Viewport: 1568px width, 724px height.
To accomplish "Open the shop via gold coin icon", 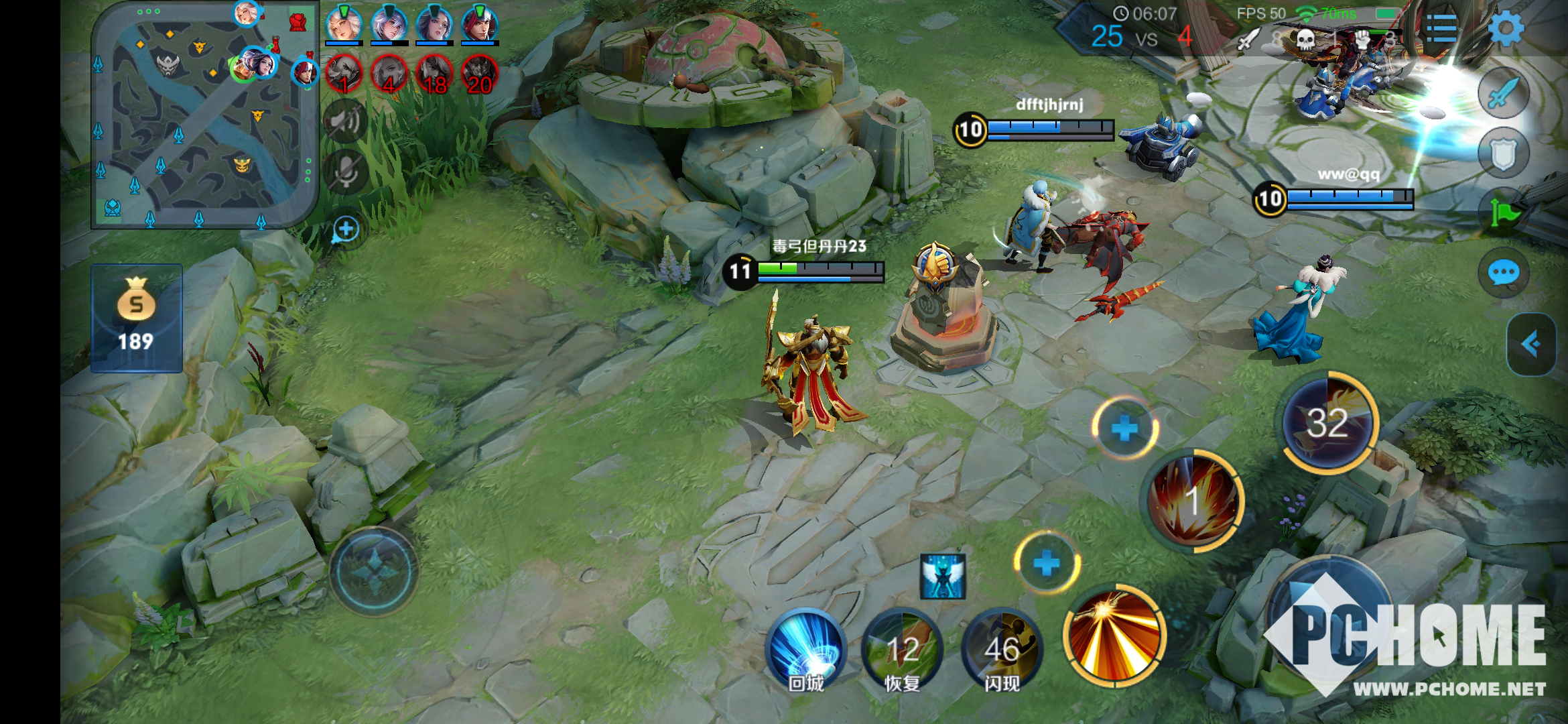I will (137, 316).
